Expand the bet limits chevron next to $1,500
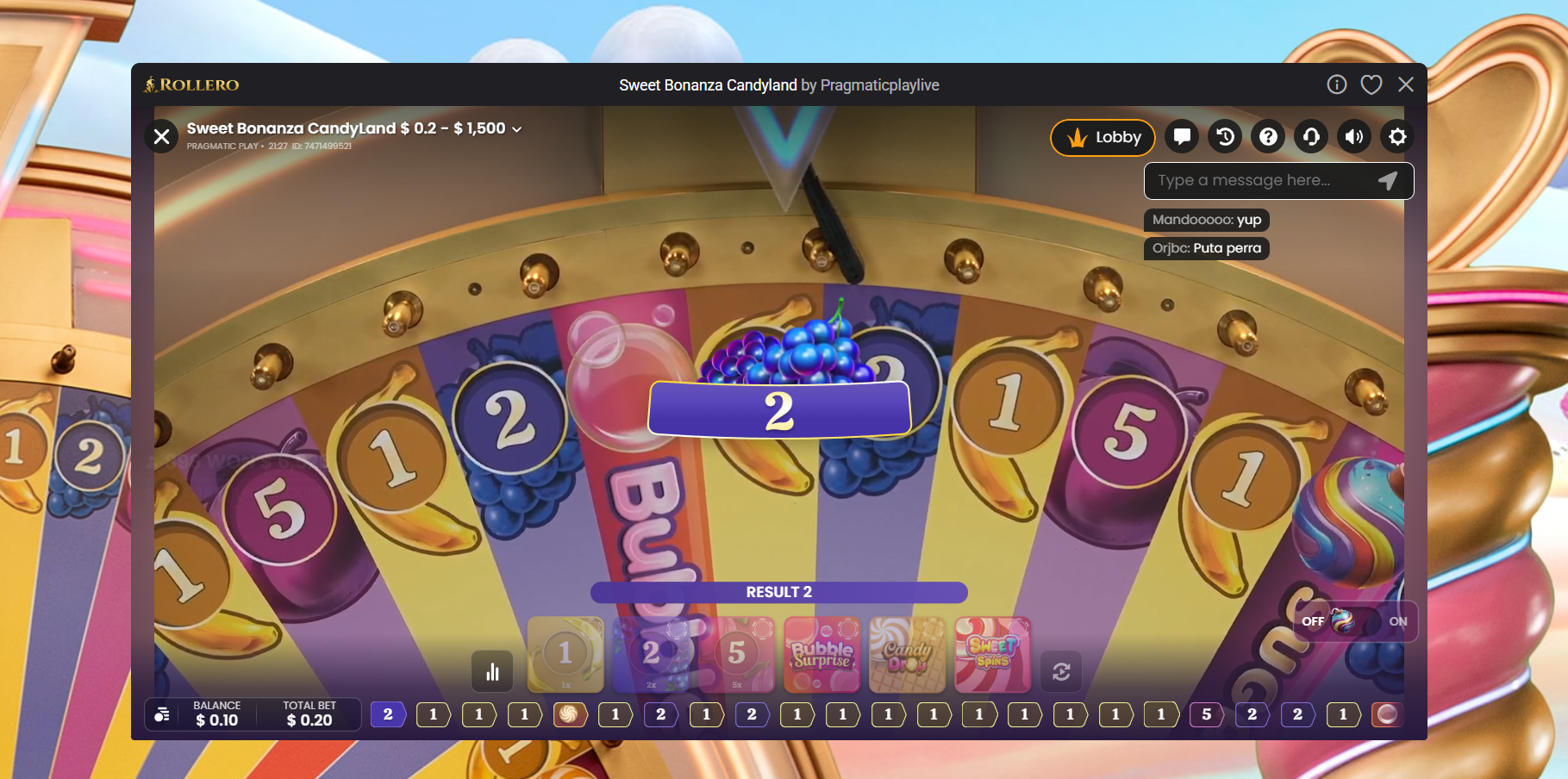 tap(516, 128)
